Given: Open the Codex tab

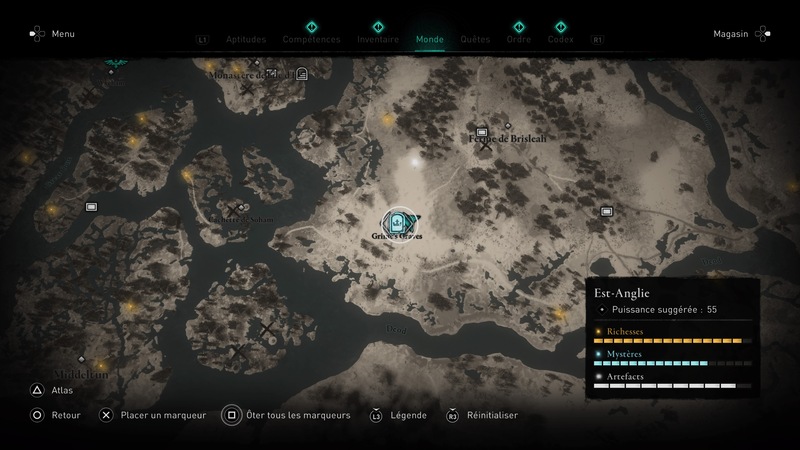Looking at the screenshot, I should point(561,40).
